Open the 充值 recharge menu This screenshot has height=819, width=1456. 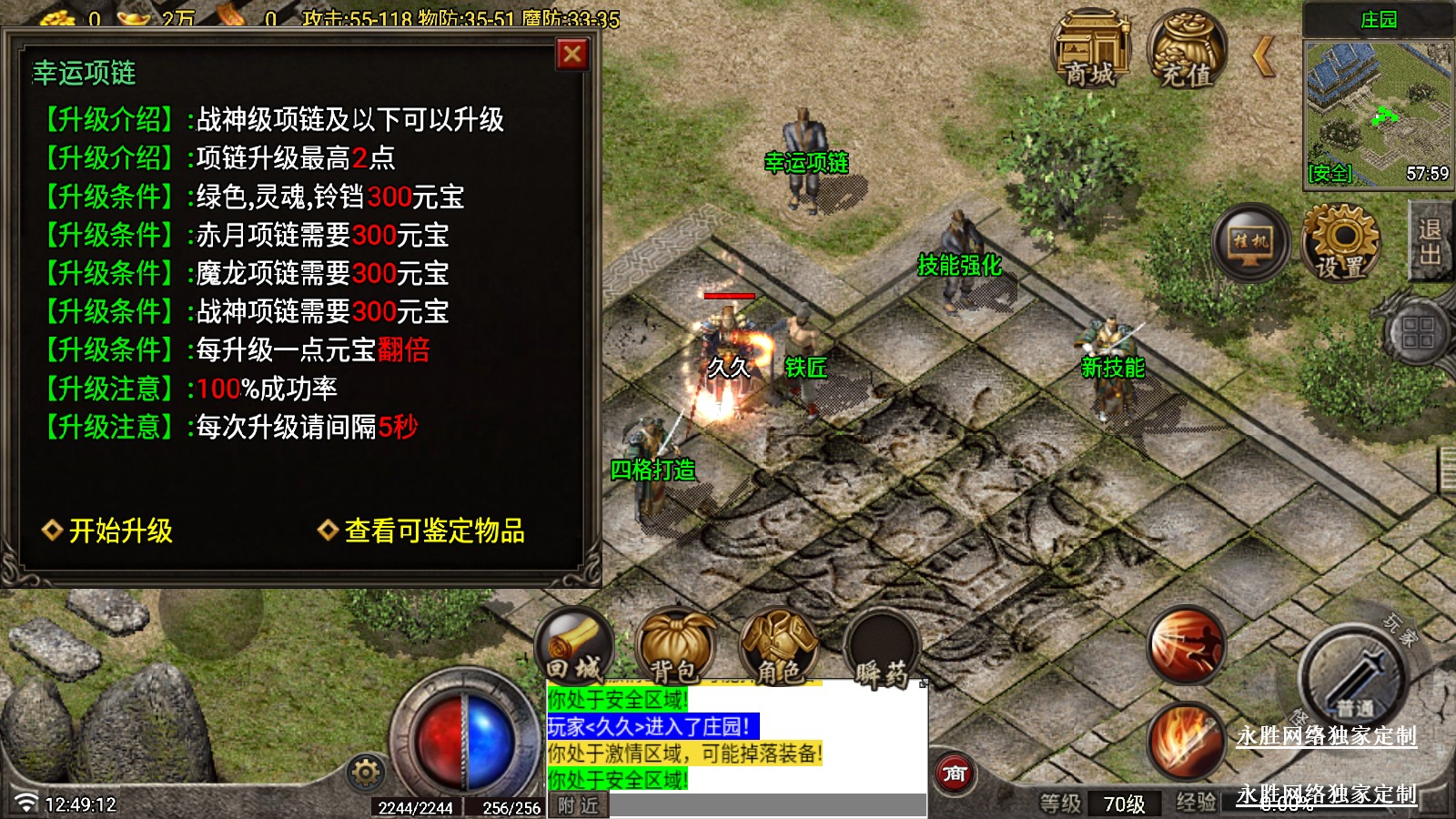[x=1187, y=50]
